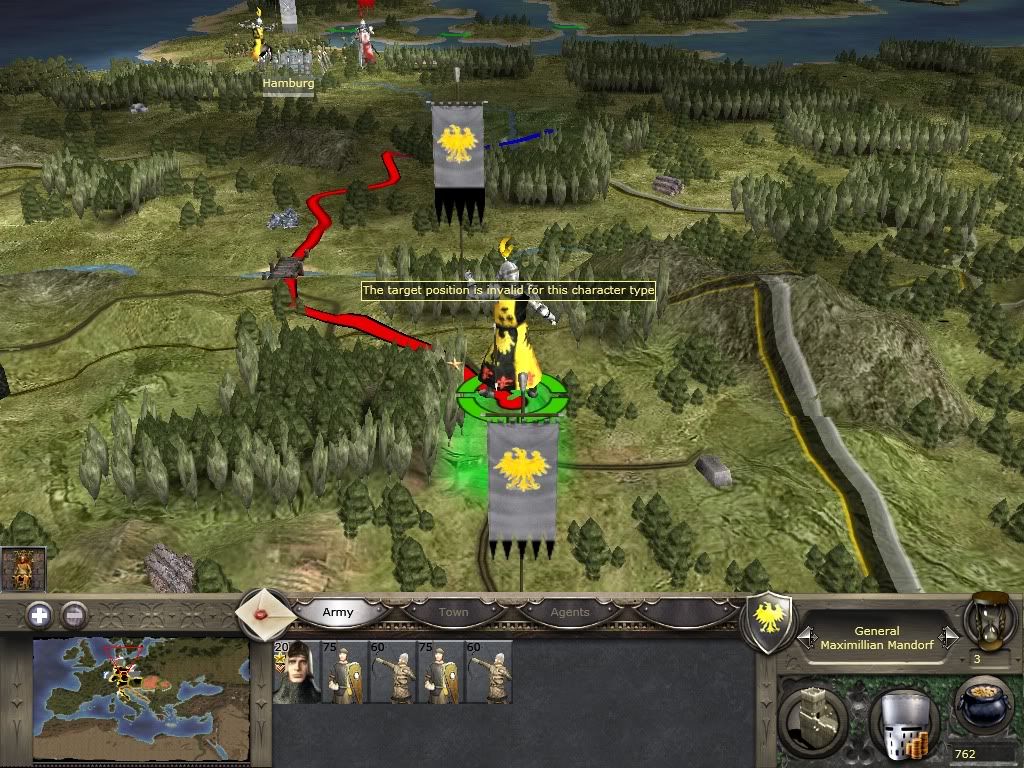
Task: Cycle to the next character with right arrow
Action: 950,638
